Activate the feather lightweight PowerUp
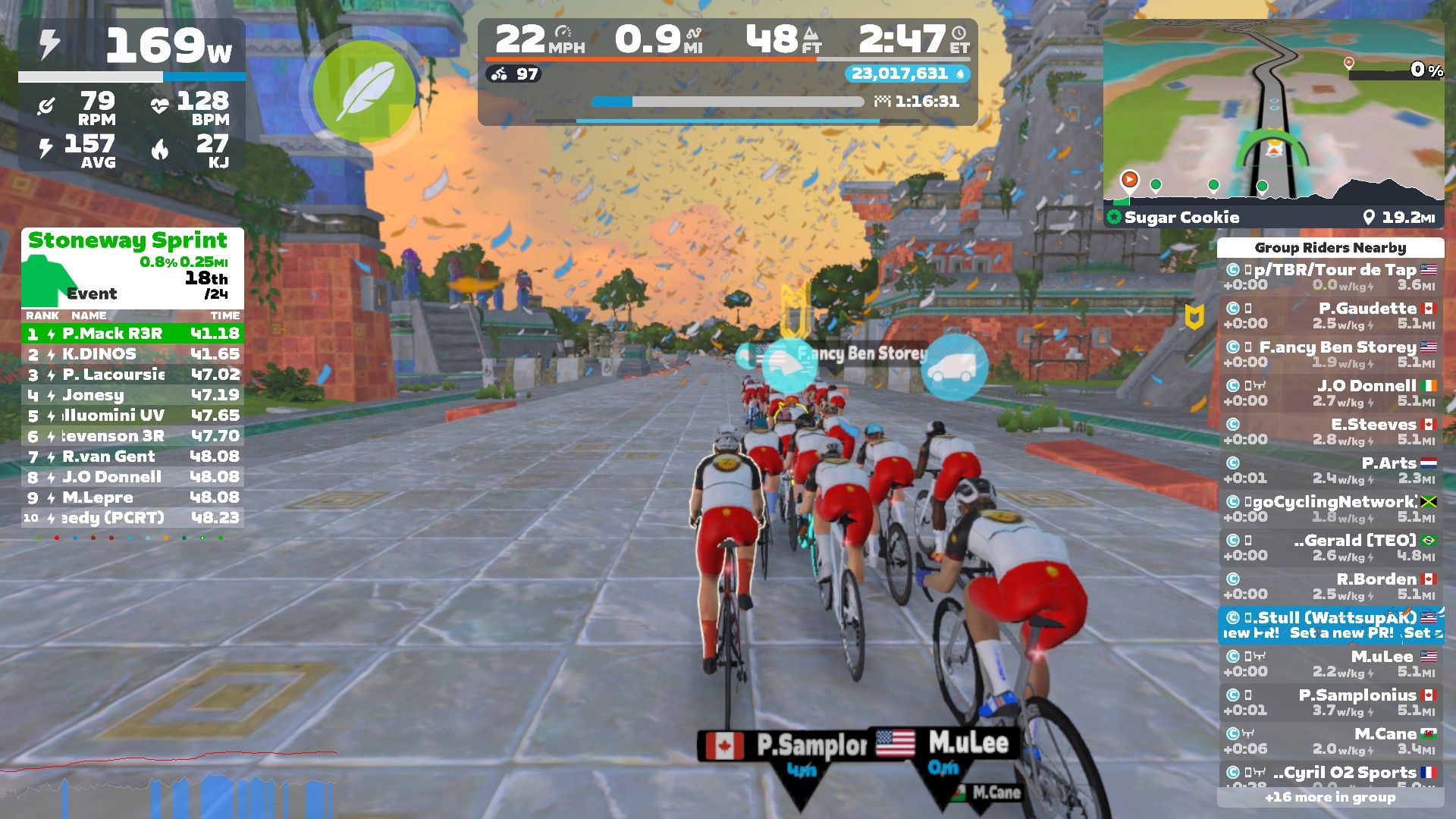The height and width of the screenshot is (819, 1456). 364,91
